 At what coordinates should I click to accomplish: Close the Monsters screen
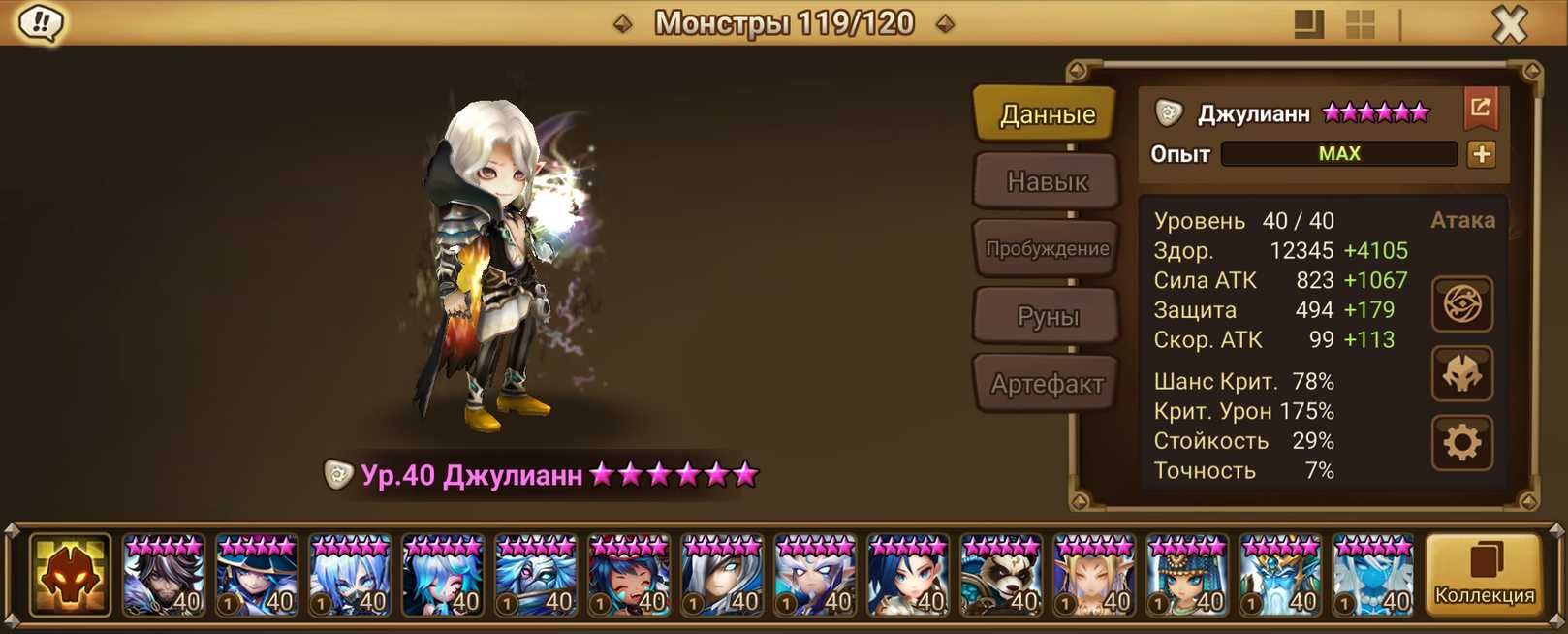click(x=1509, y=23)
